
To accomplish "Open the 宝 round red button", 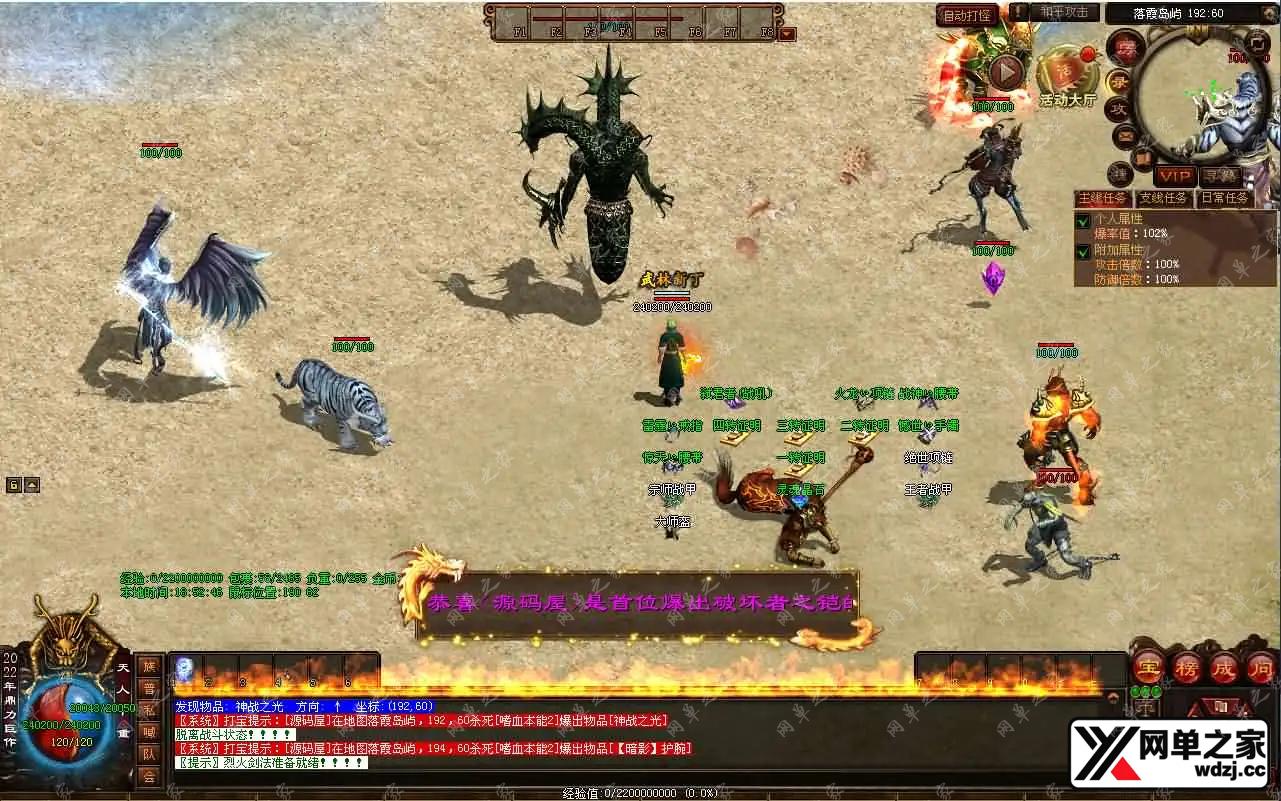I will [x=1148, y=668].
